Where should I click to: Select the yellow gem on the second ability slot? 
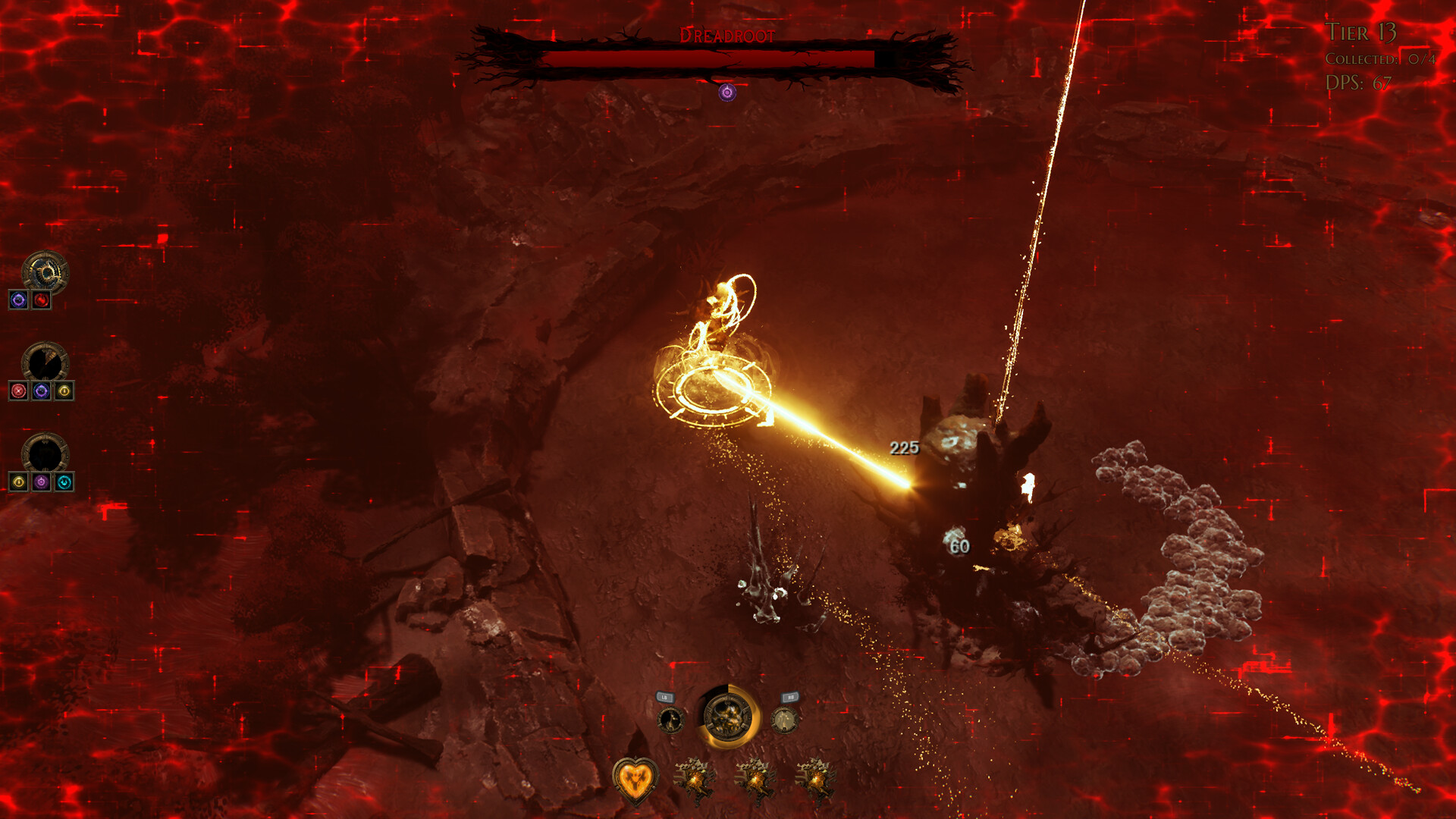64,391
